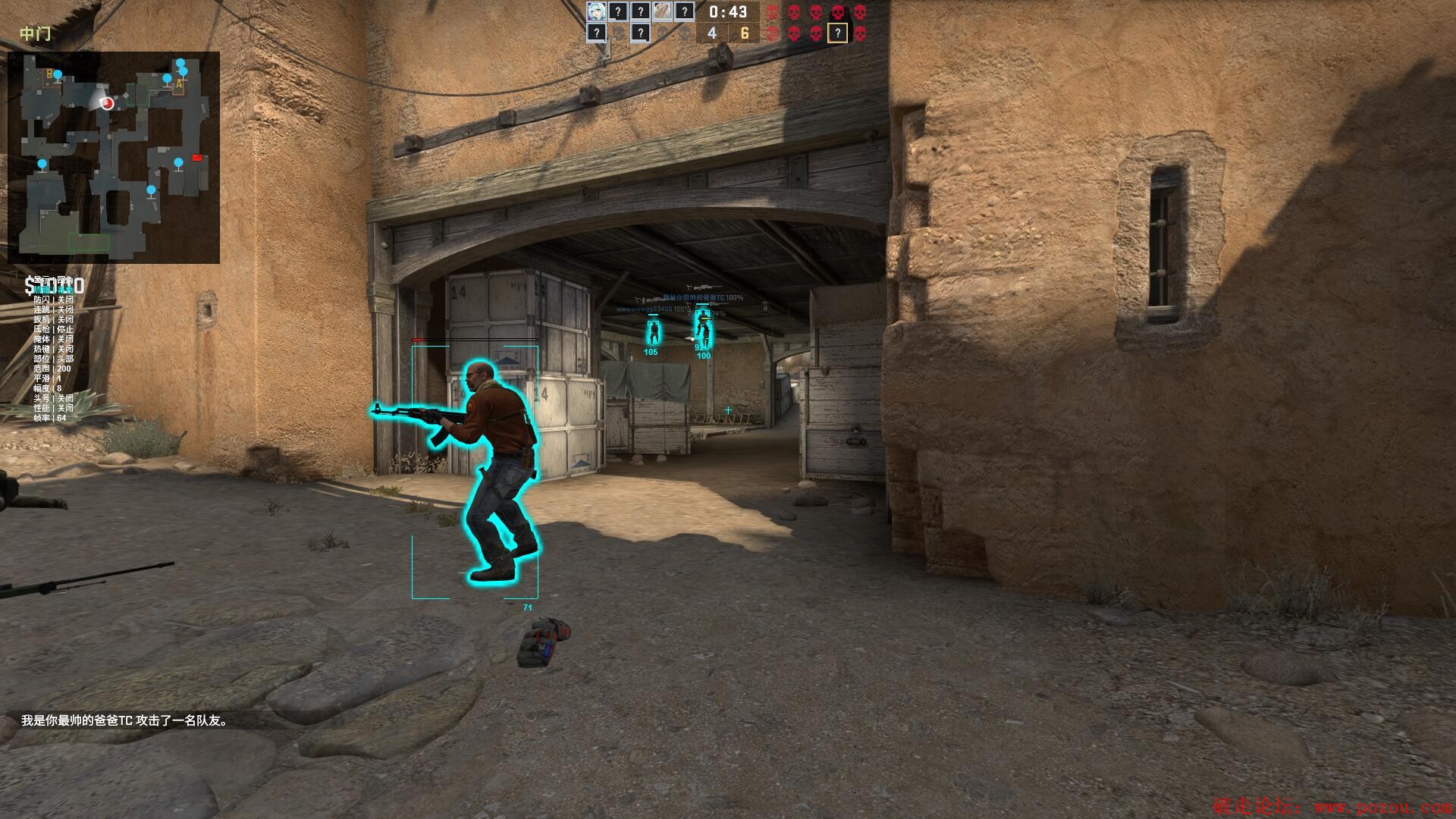The width and height of the screenshot is (1456, 819).
Task: Select the 压枪 recoil row
Action: click(53, 329)
